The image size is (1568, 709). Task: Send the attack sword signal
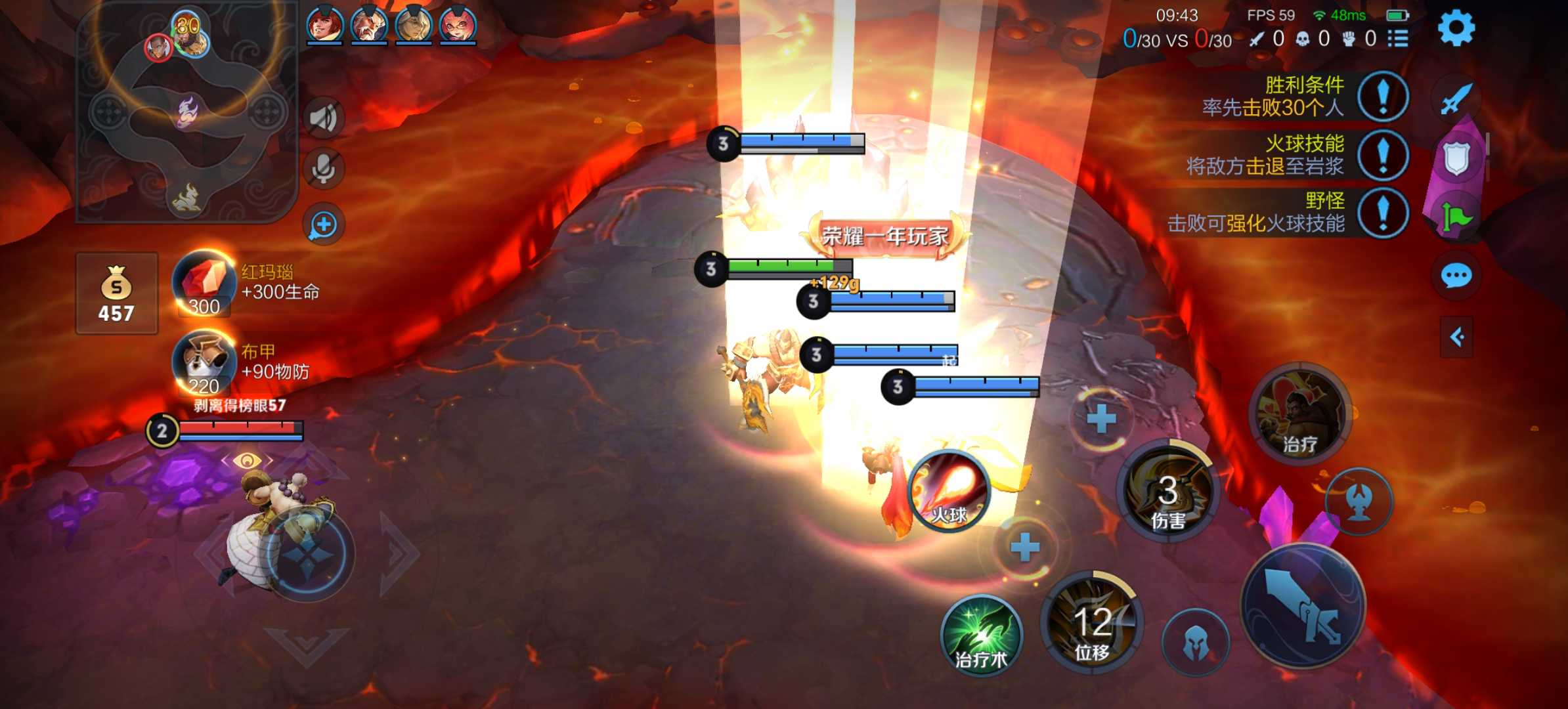click(x=1456, y=100)
